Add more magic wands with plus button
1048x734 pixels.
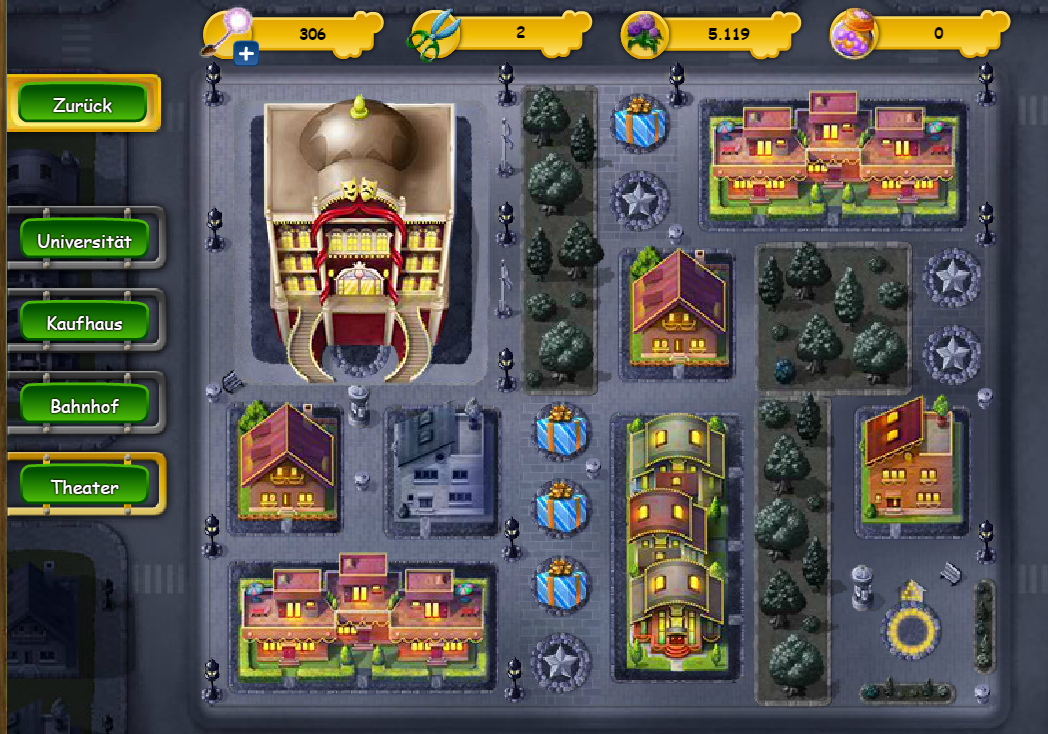pos(246,53)
